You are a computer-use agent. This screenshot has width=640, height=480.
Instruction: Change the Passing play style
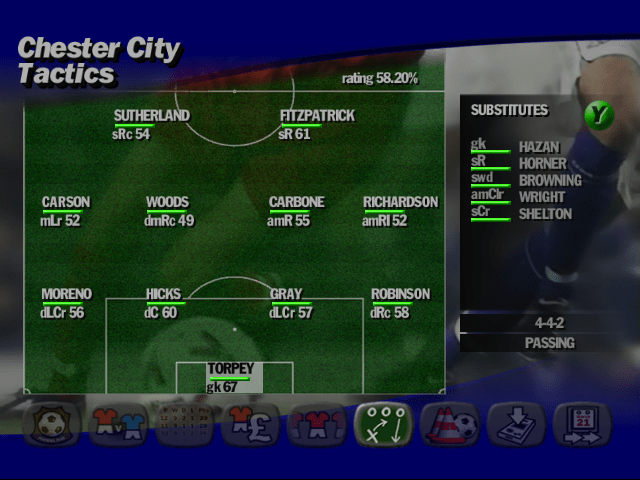coord(549,343)
